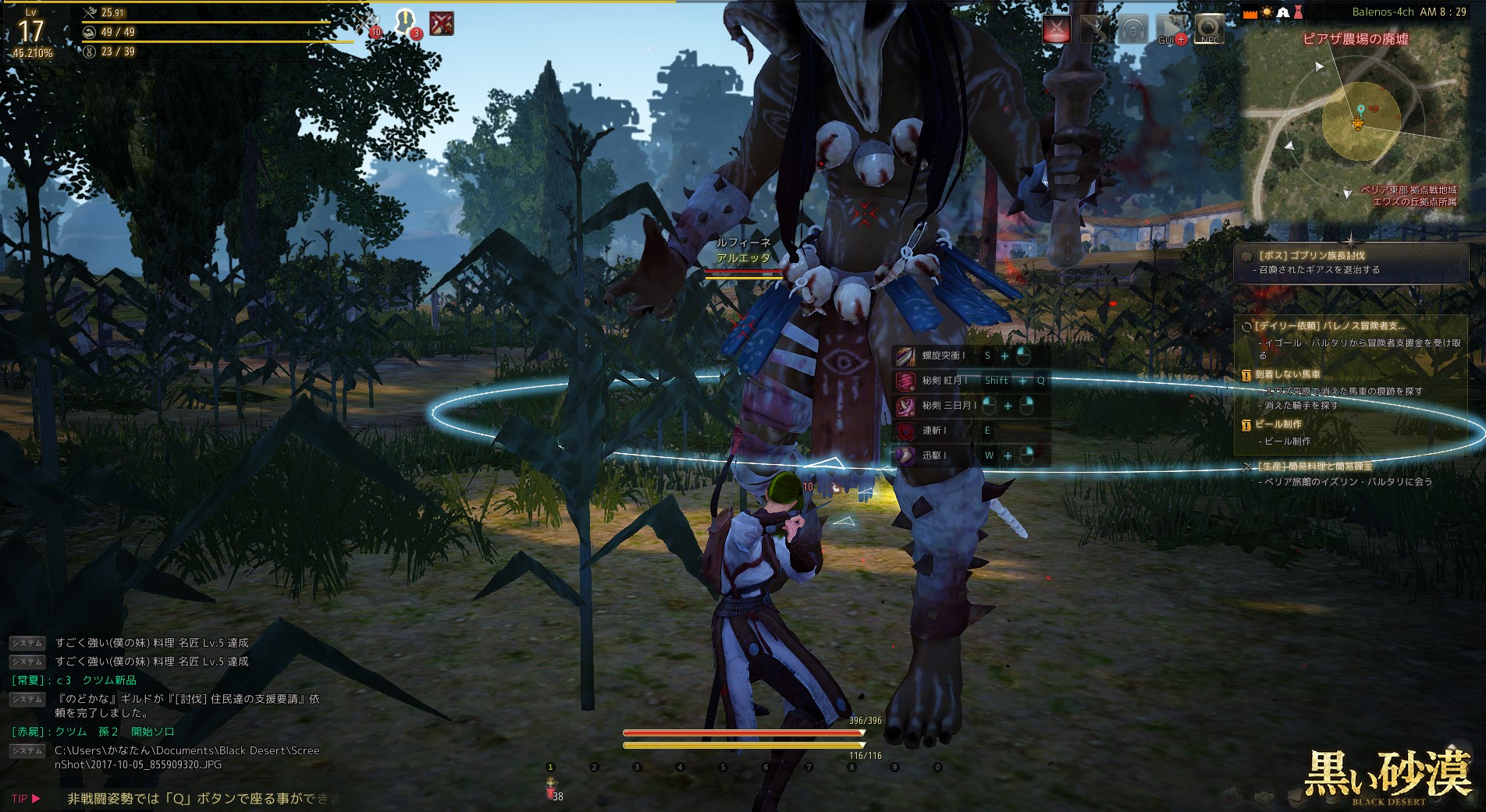The height and width of the screenshot is (812, 1486).
Task: Click the red crossed-out buff status icon
Action: pos(442,23)
